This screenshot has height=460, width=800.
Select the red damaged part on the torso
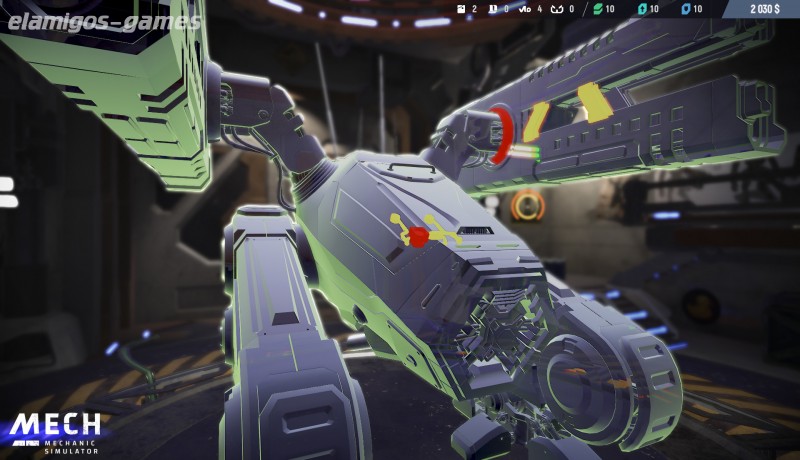tap(419, 236)
